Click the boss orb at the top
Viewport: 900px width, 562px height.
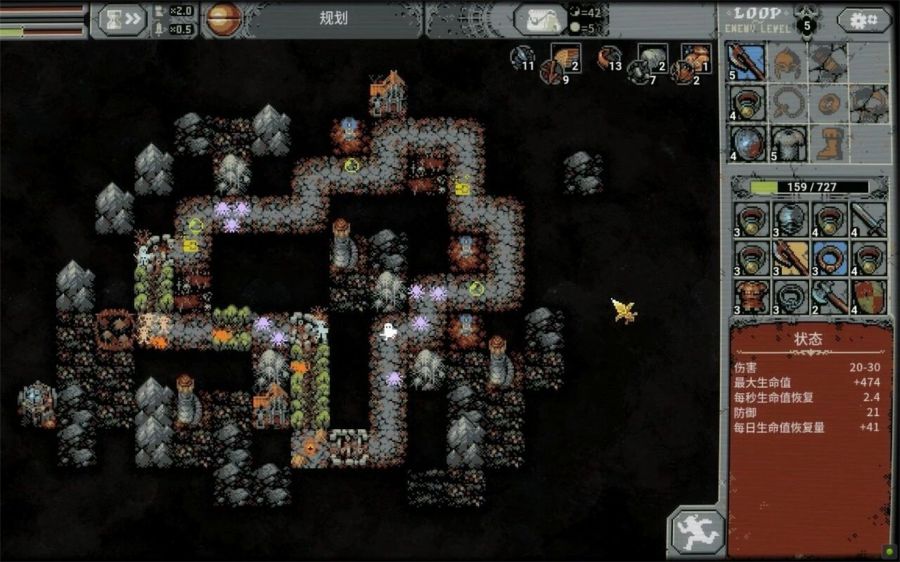click(222, 19)
